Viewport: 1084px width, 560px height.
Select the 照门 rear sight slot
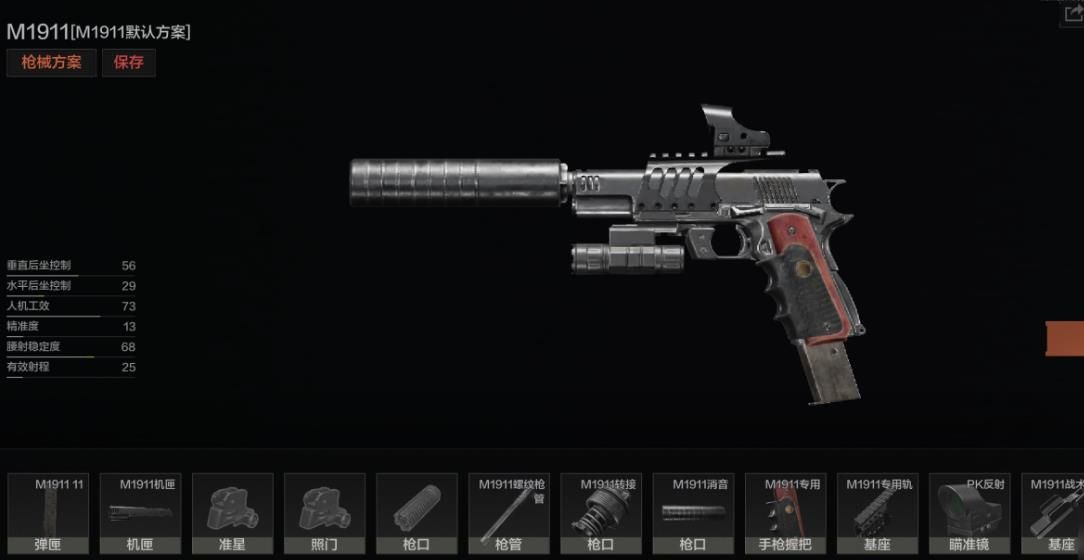(324, 514)
